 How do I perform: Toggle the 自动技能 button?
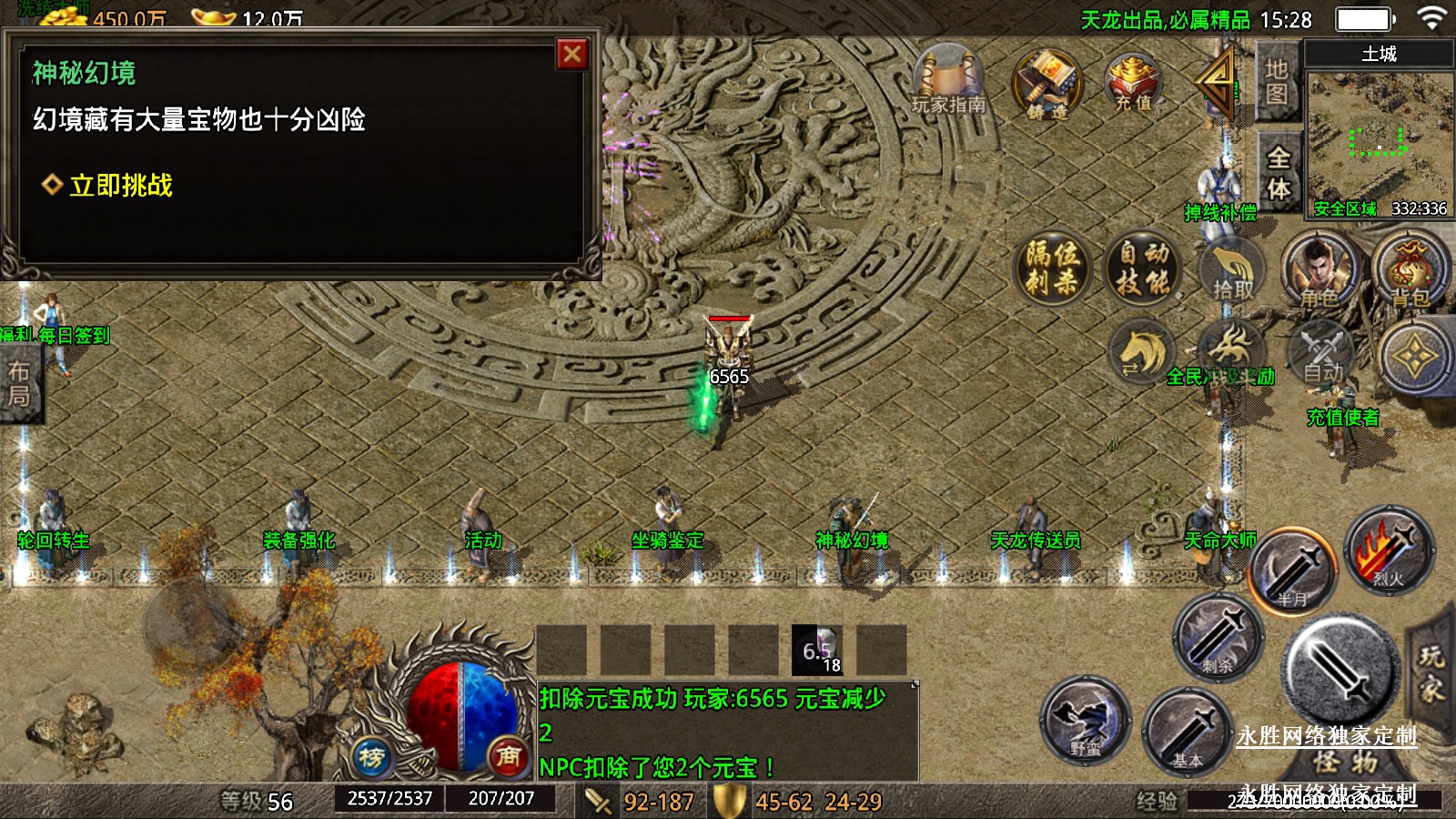point(1144,268)
